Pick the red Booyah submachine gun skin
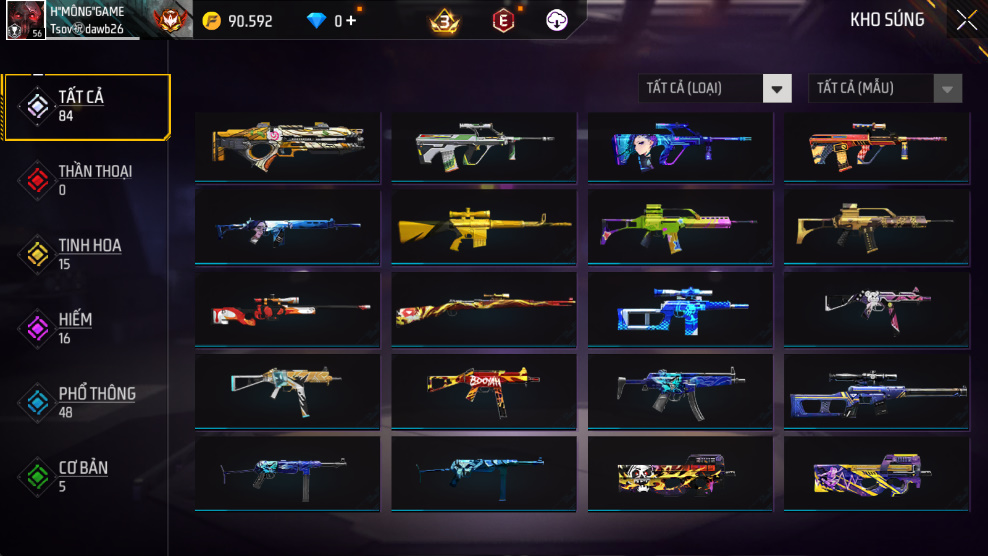The image size is (988, 556). tap(483, 390)
